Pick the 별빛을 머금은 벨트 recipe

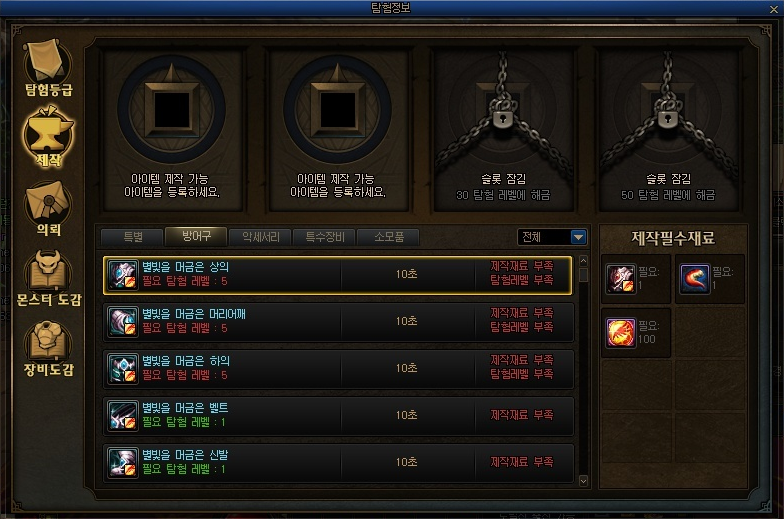(338, 414)
